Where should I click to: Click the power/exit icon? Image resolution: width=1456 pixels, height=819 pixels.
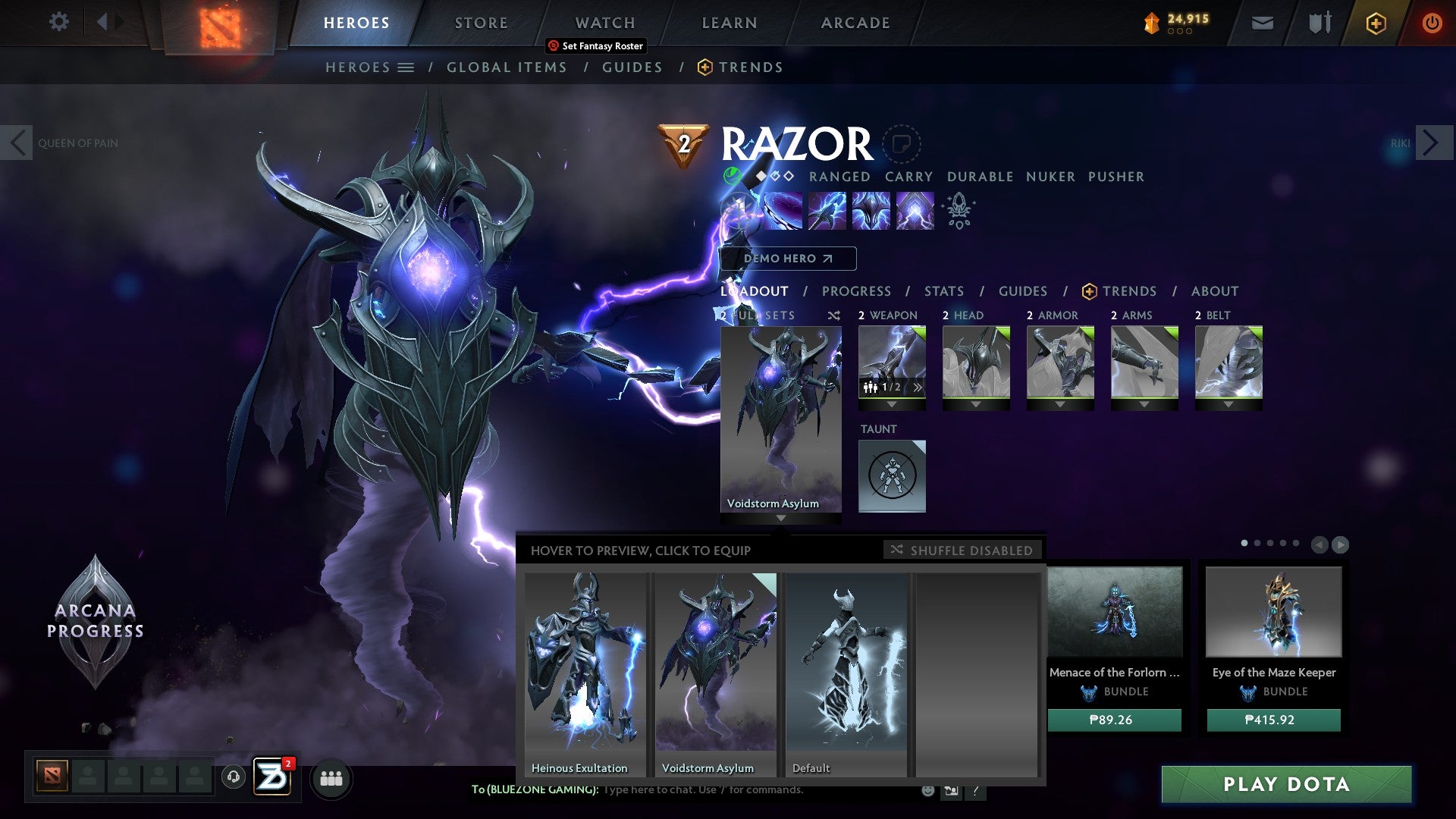pos(1432,23)
